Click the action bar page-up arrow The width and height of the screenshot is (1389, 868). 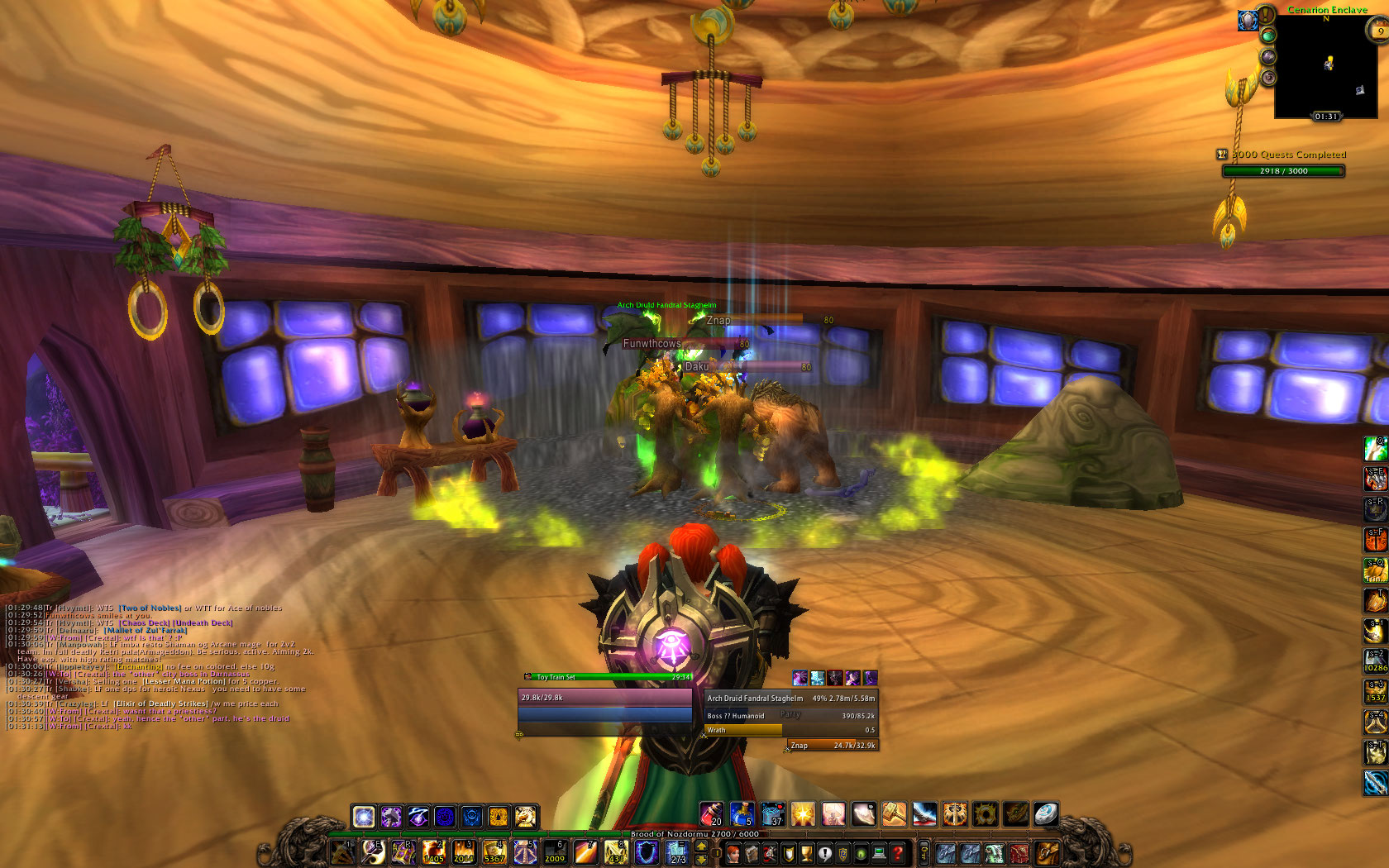pyautogui.click(x=702, y=846)
